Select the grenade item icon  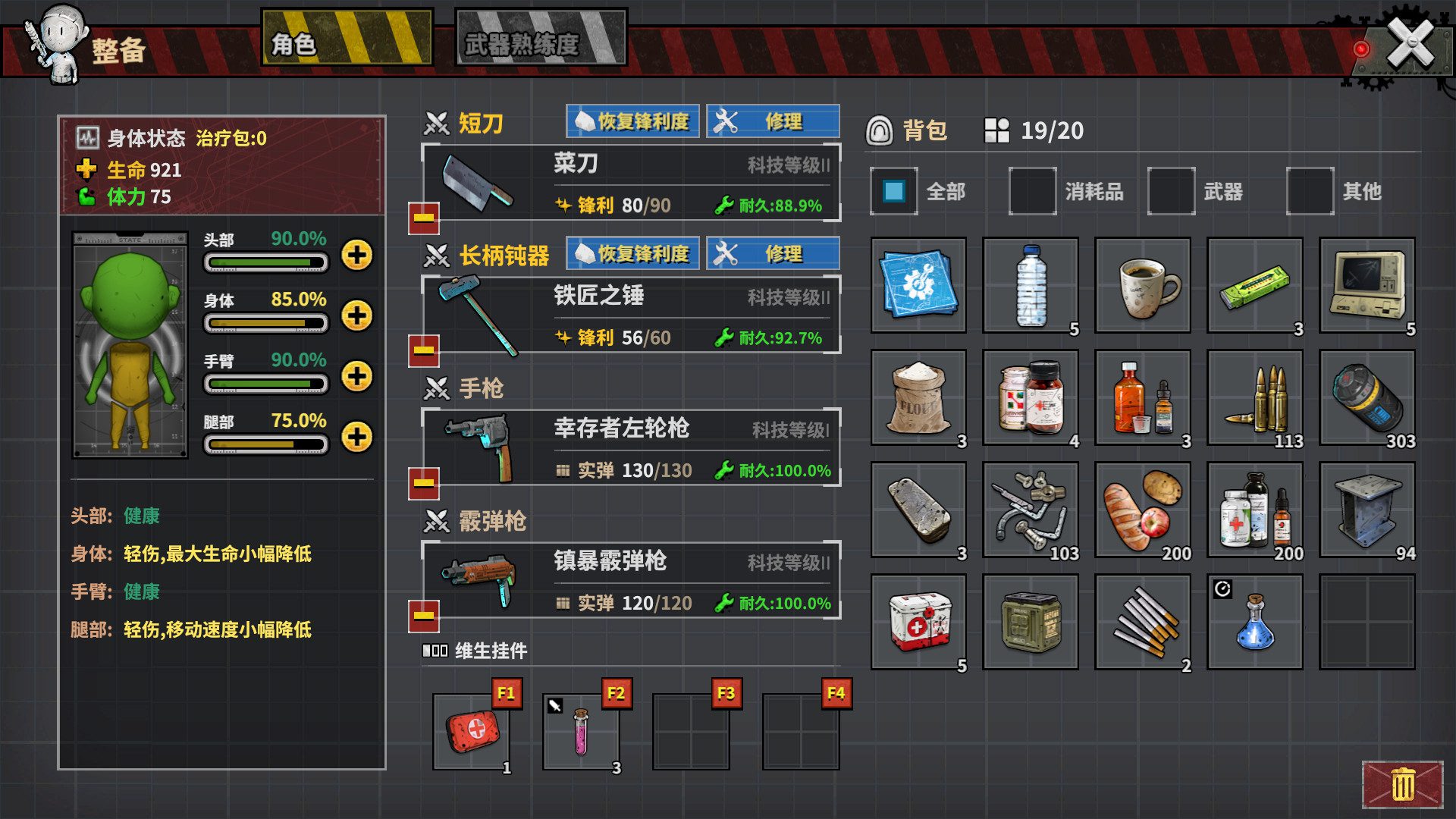pyautogui.click(x=1366, y=398)
